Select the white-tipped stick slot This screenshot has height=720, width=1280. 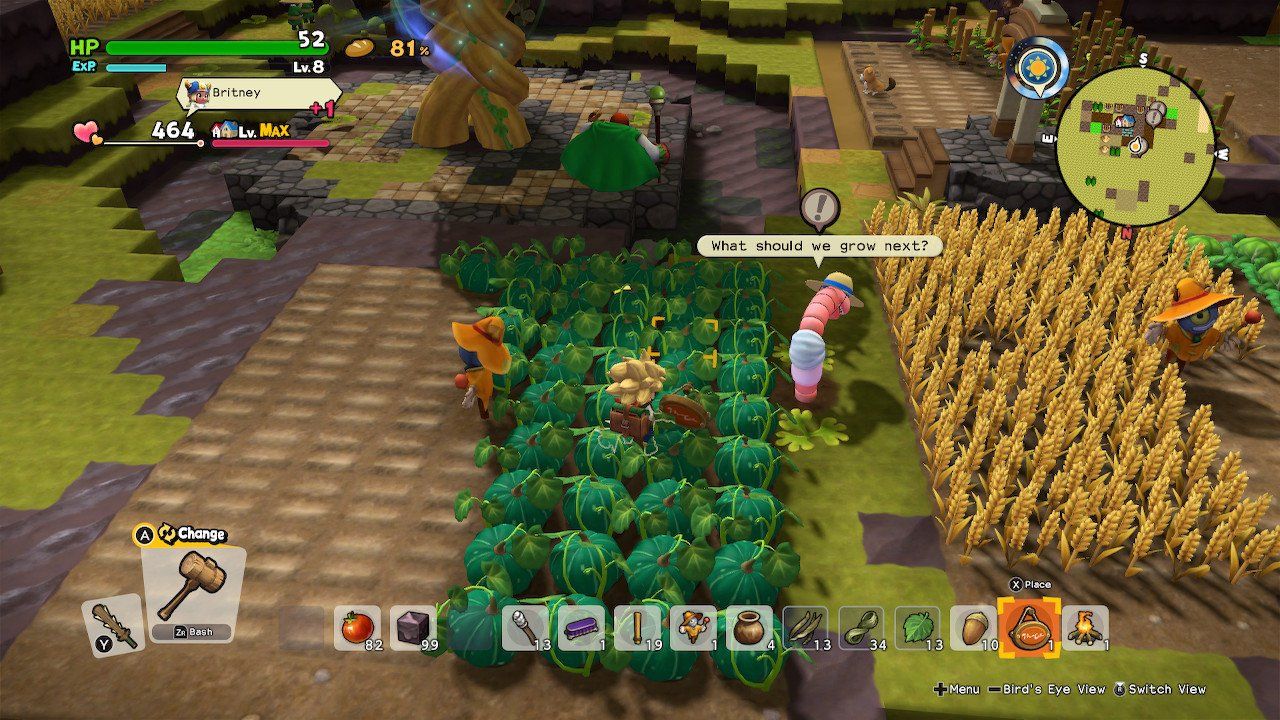525,628
